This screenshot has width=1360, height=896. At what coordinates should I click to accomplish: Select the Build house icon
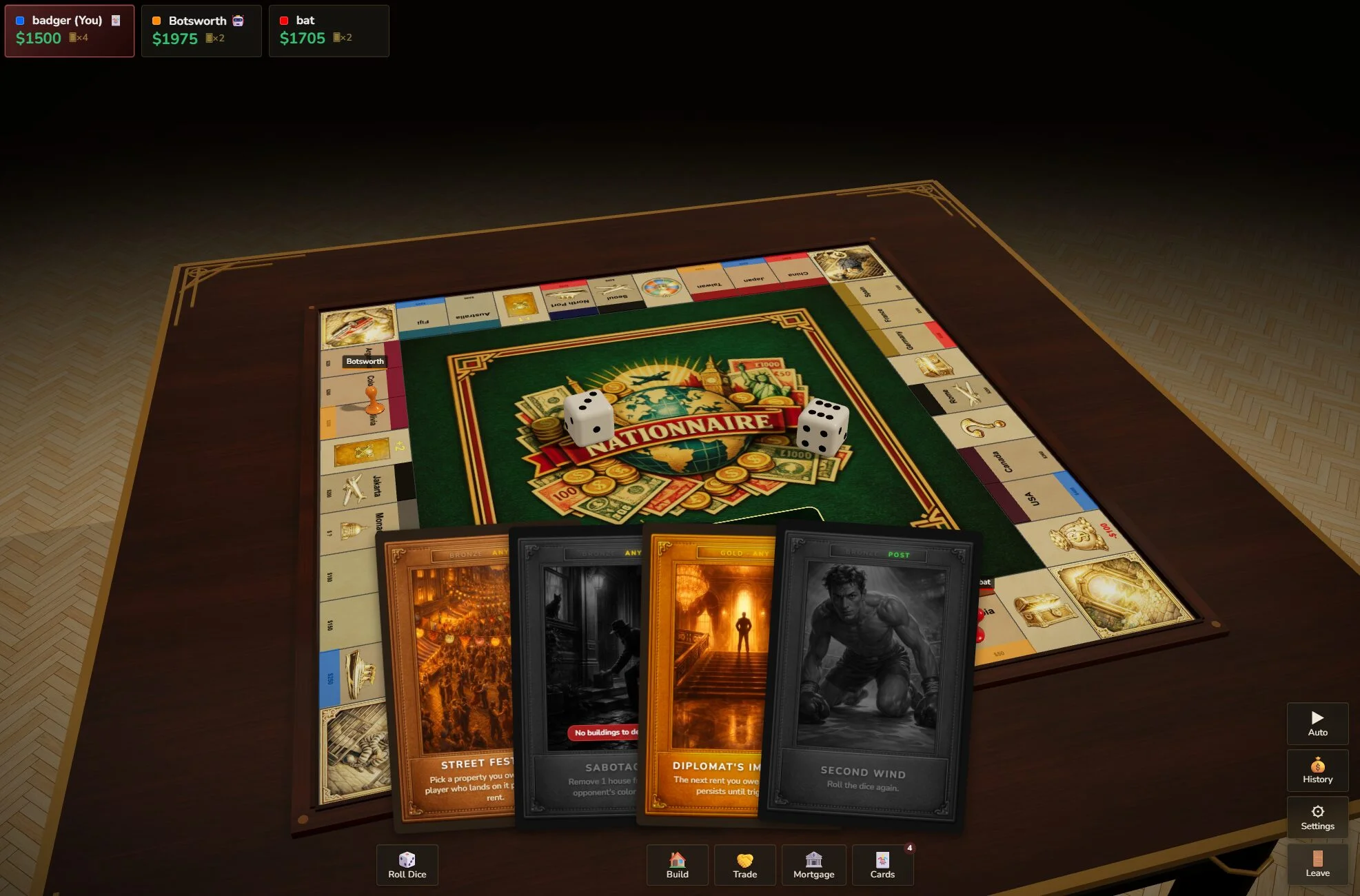[677, 860]
